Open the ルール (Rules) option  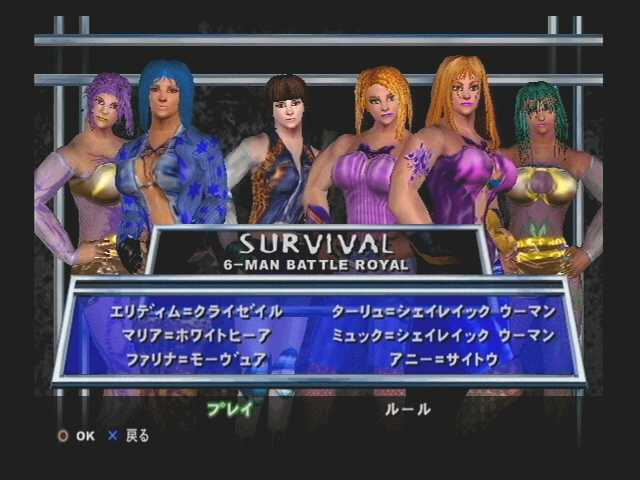408,408
